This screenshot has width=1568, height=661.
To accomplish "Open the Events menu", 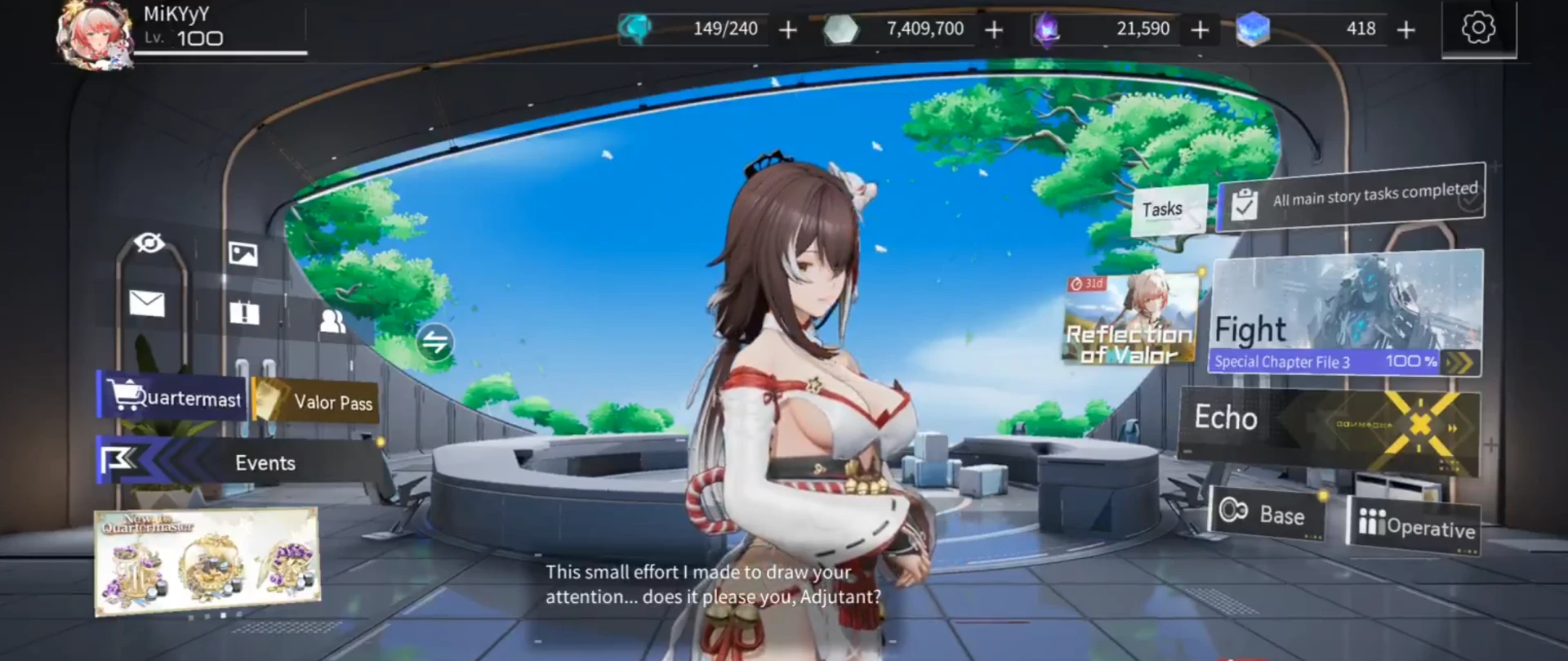I will pos(241,462).
